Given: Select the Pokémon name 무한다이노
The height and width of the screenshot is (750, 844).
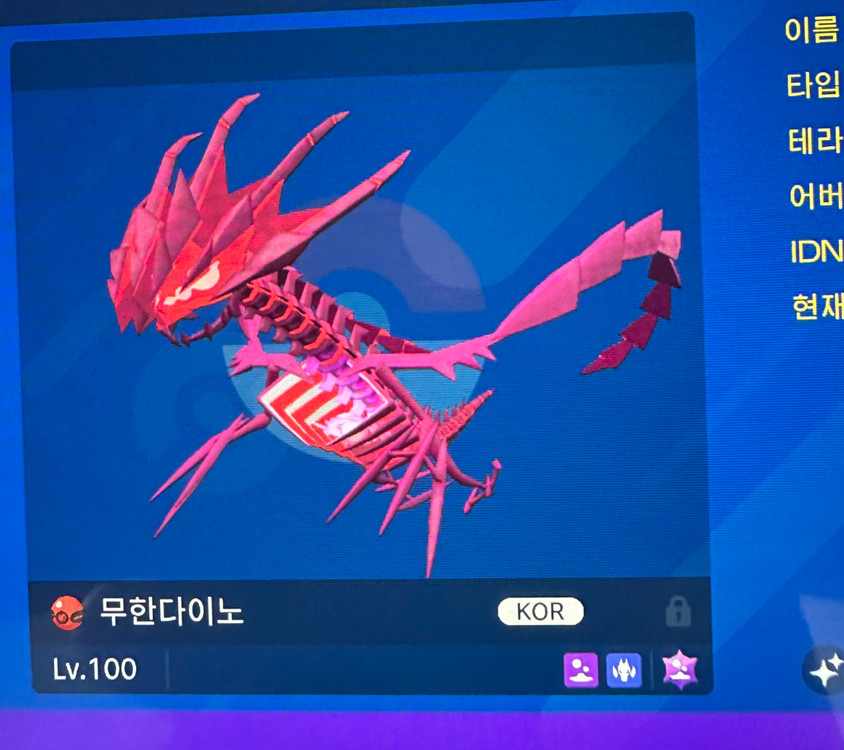Looking at the screenshot, I should point(171,612).
